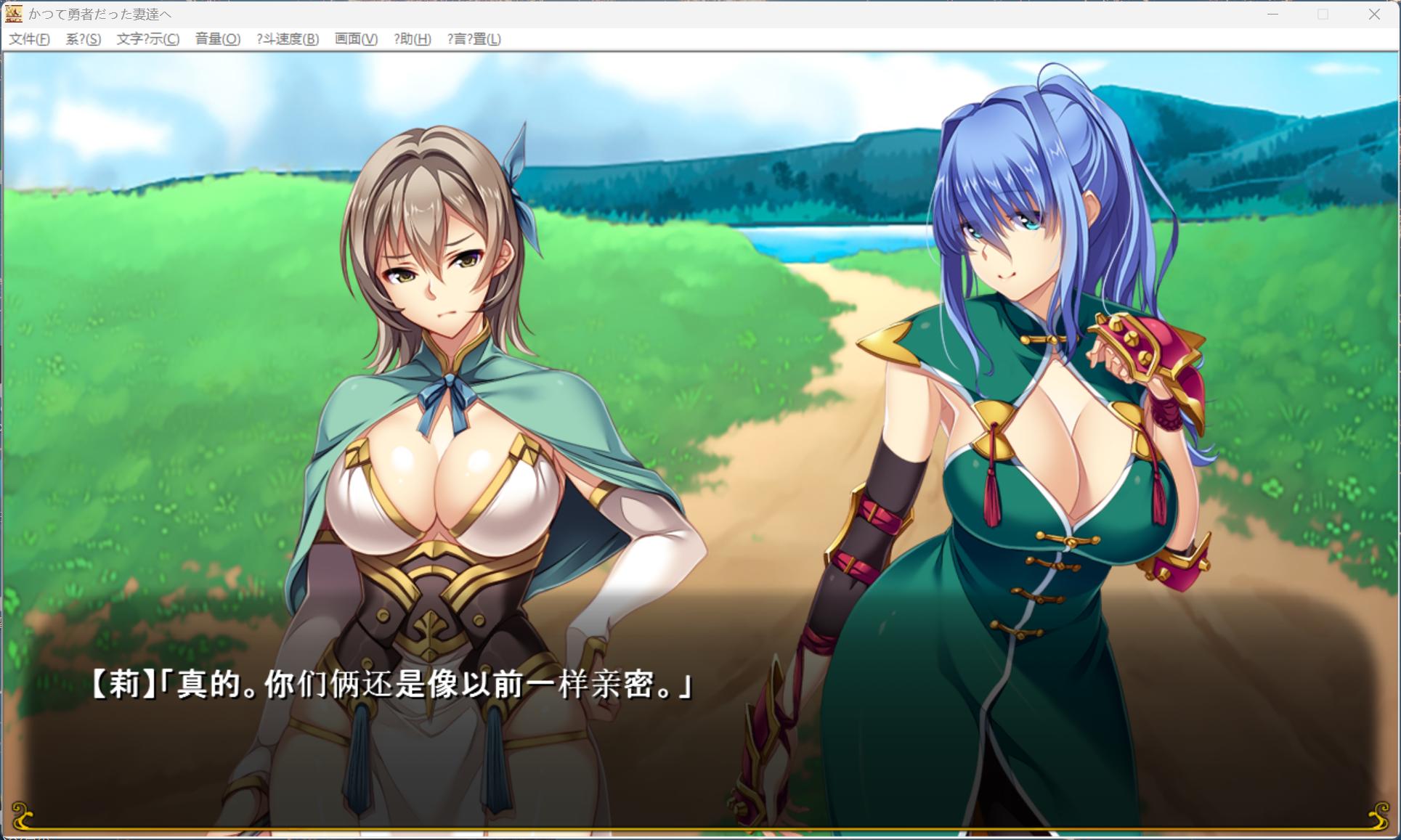The height and width of the screenshot is (840, 1401).
Task: Close the game window
Action: pyautogui.click(x=1375, y=13)
